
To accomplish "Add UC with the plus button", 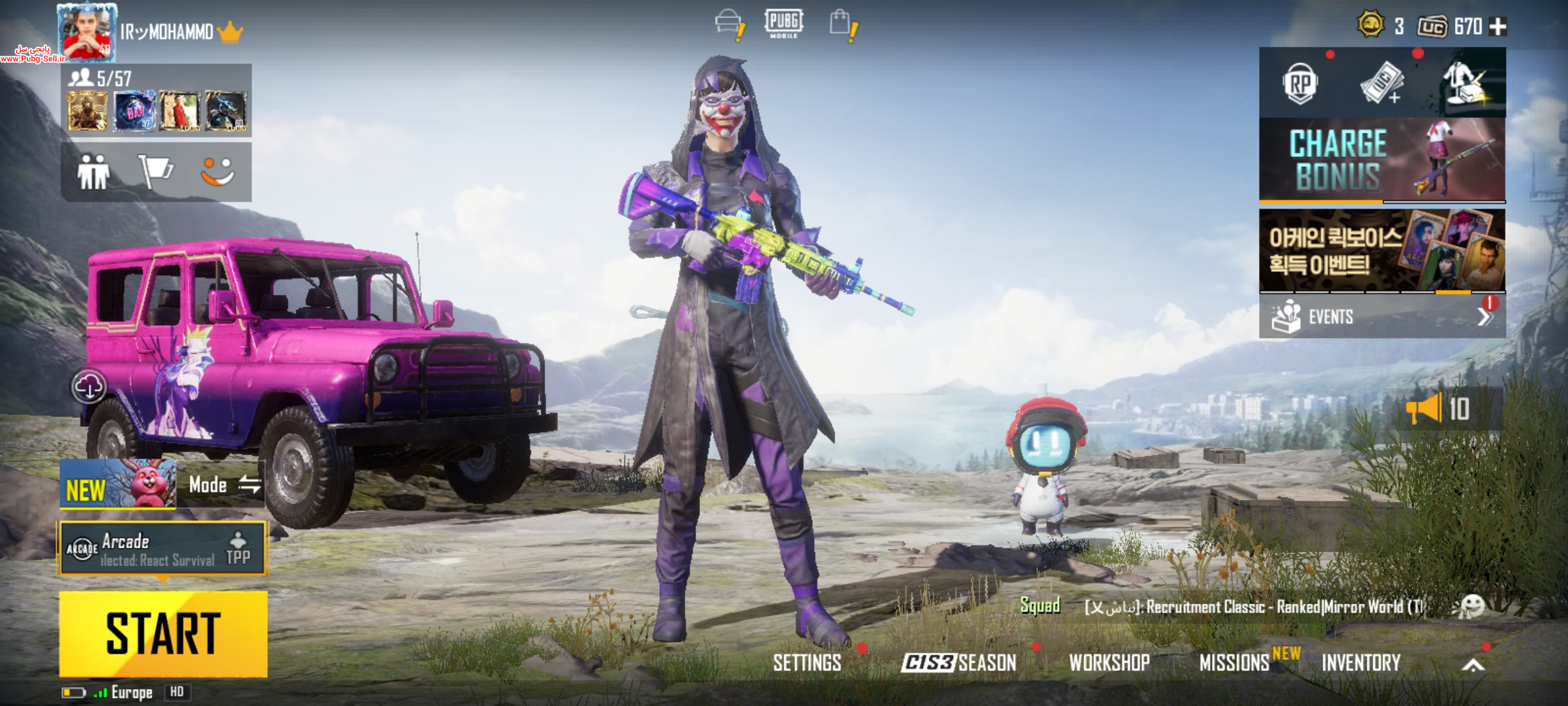I will point(1497,27).
